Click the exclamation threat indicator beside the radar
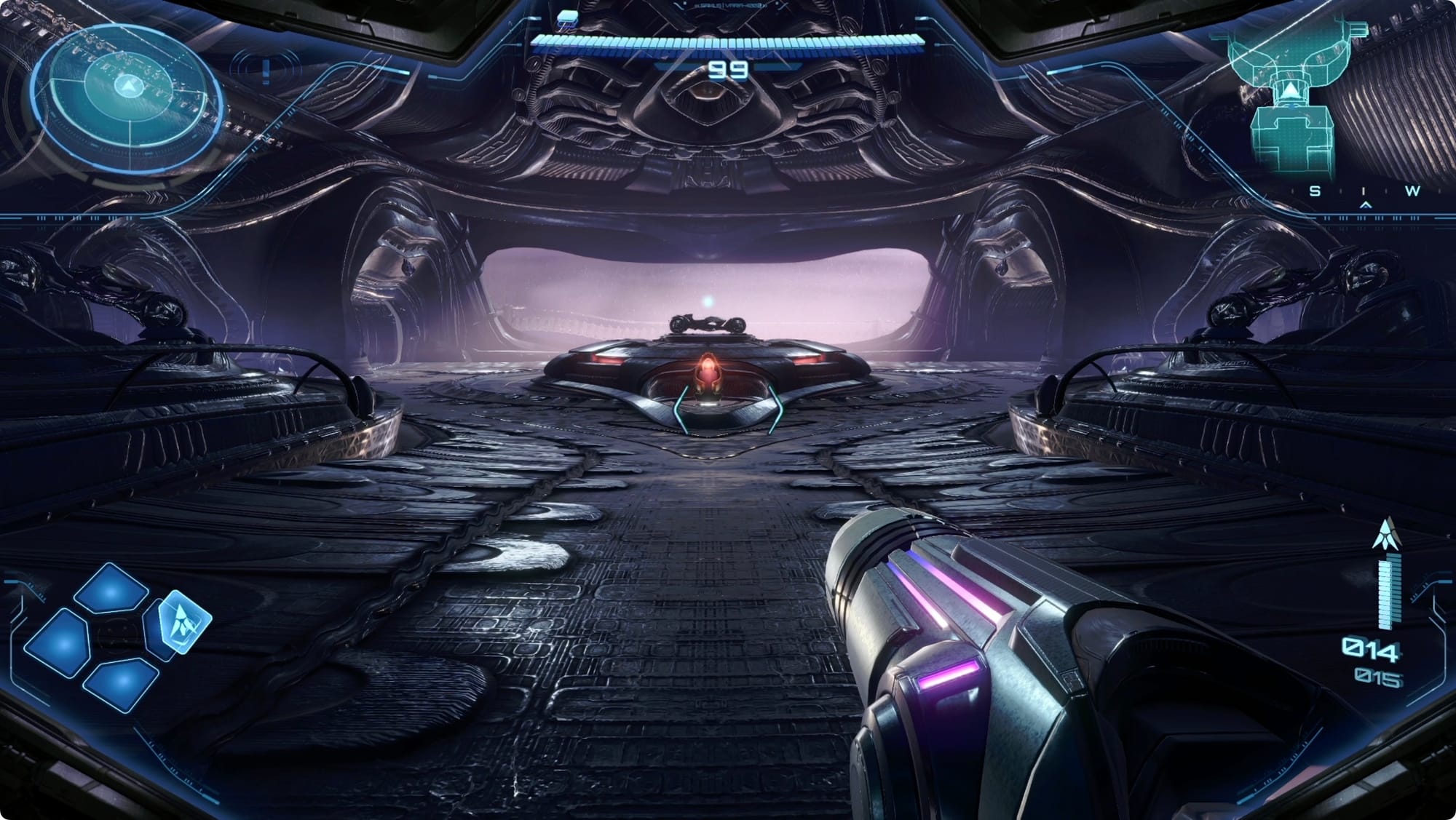This screenshot has height=820, width=1456. point(266,71)
